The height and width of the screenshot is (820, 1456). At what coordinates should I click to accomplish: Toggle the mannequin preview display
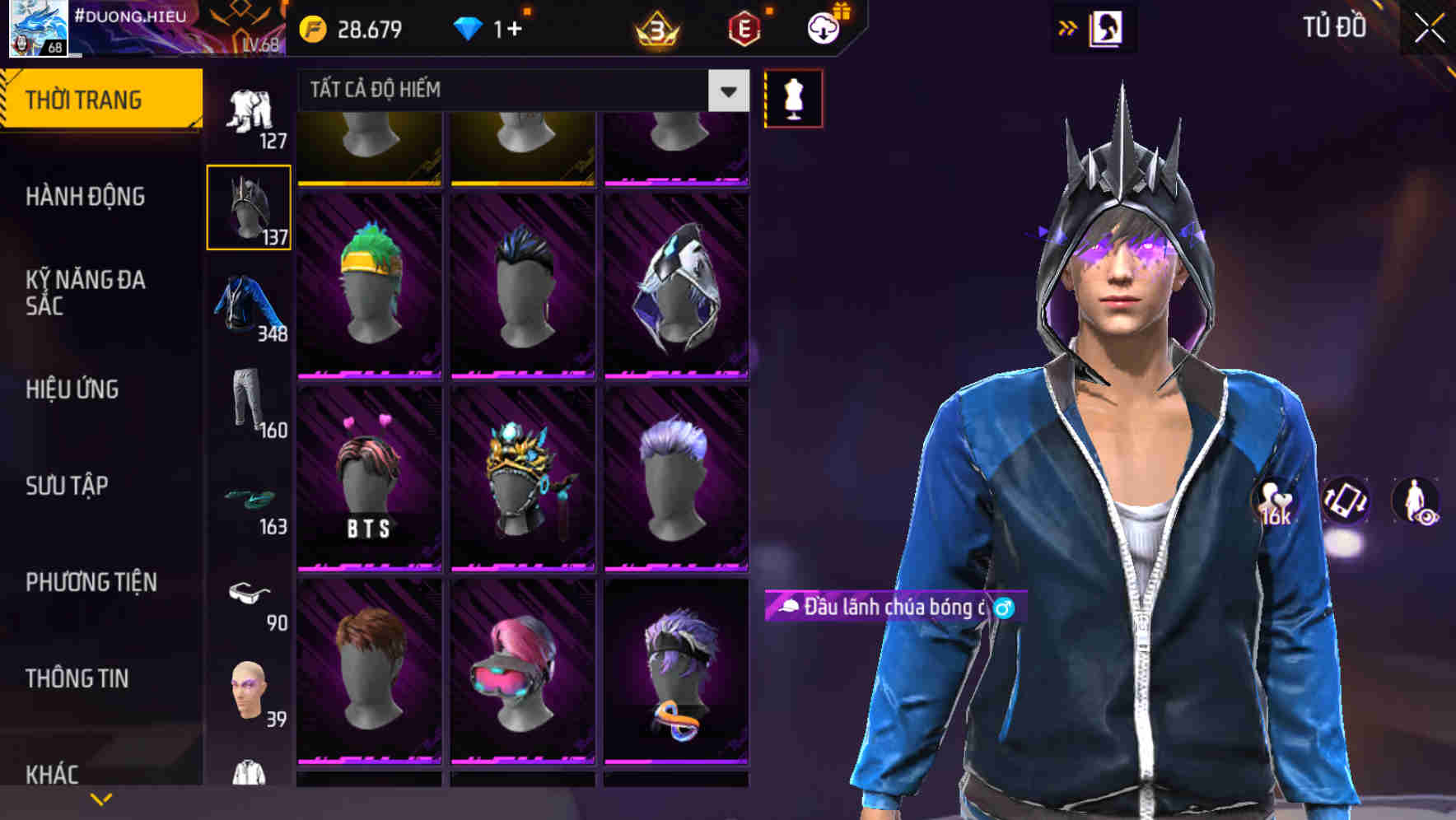pyautogui.click(x=793, y=97)
